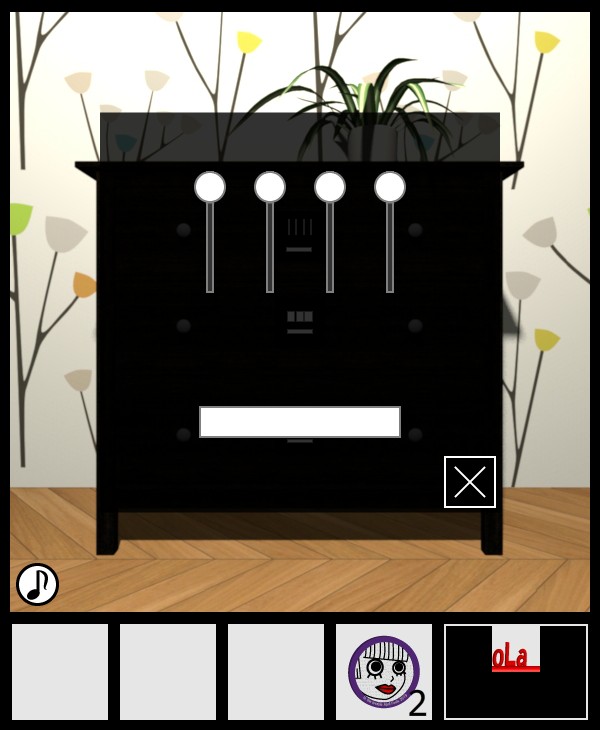The image size is (600, 730).
Task: Select the doll face token inventory slot
Action: [384, 672]
